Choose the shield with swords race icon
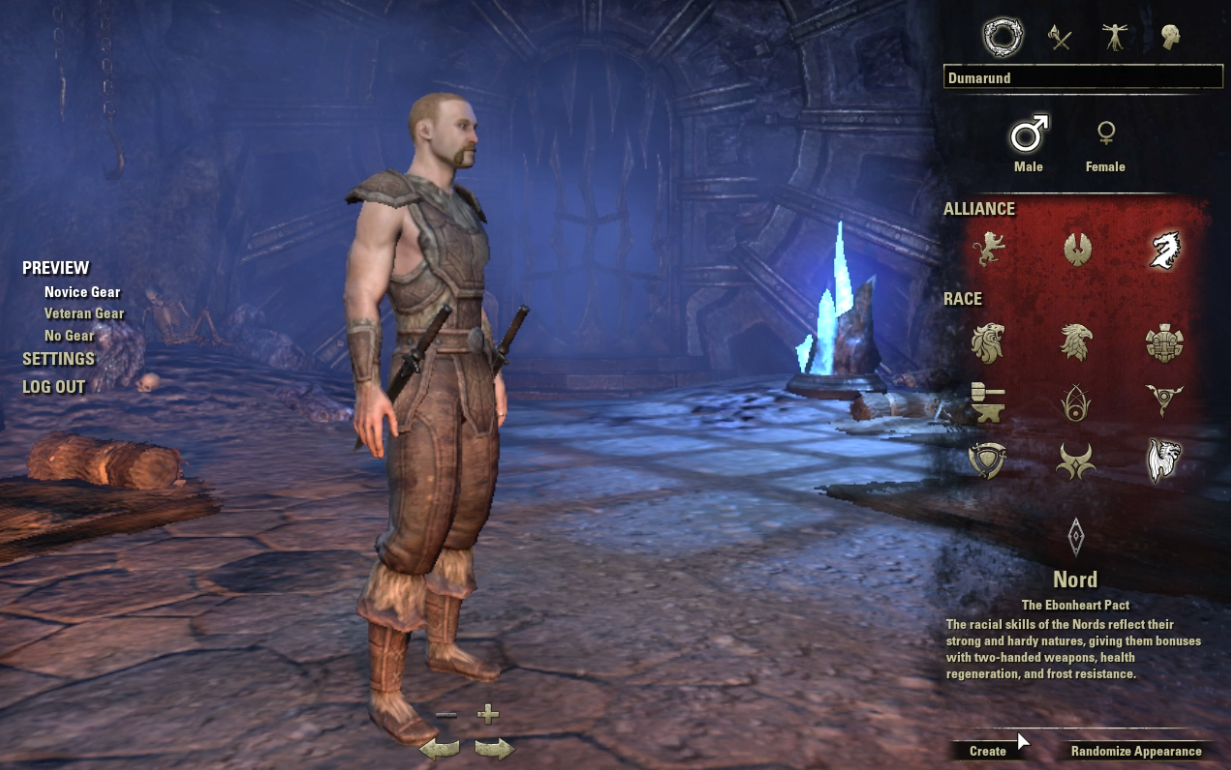 [x=988, y=461]
